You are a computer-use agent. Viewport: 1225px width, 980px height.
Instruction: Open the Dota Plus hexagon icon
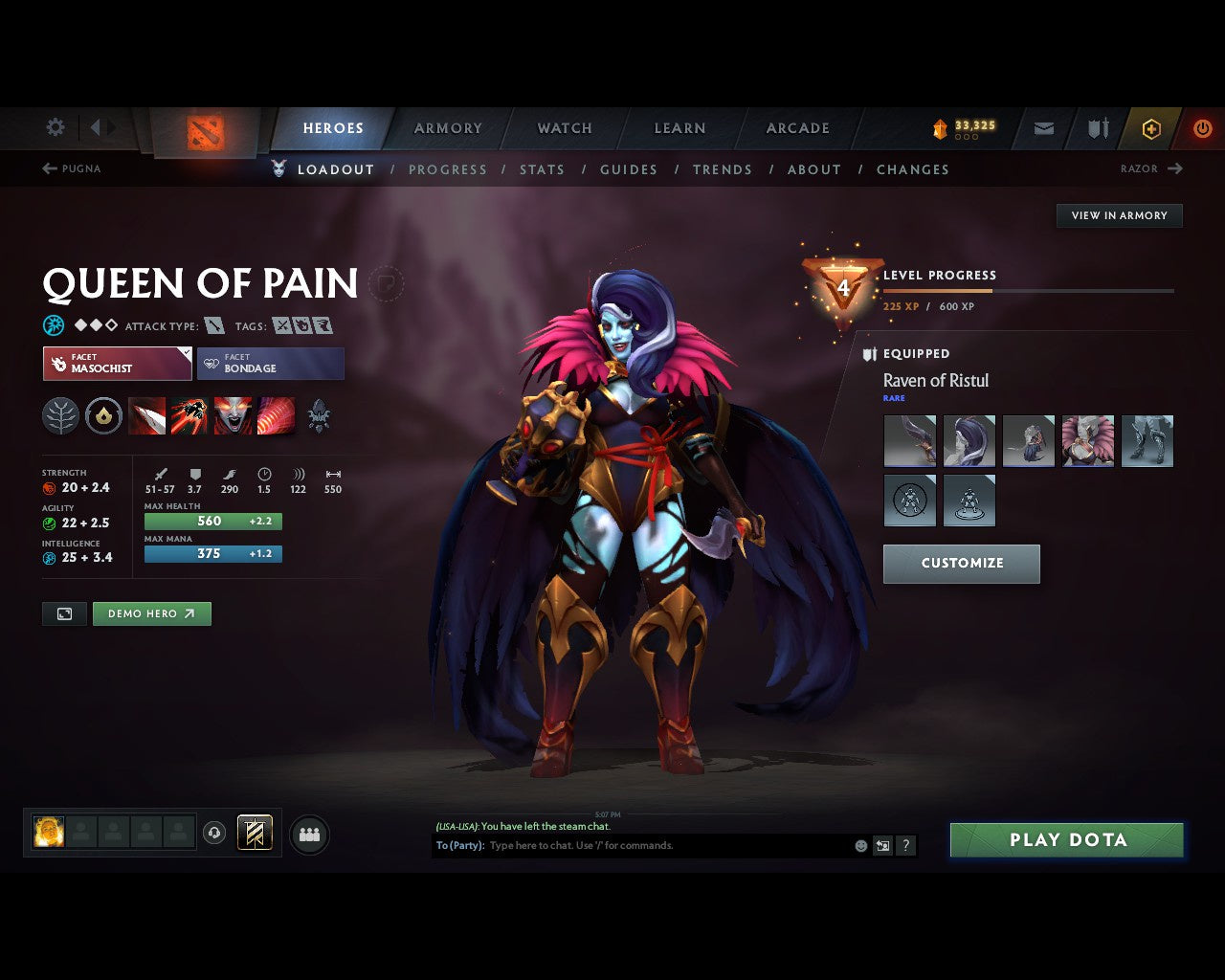pos(1151,127)
